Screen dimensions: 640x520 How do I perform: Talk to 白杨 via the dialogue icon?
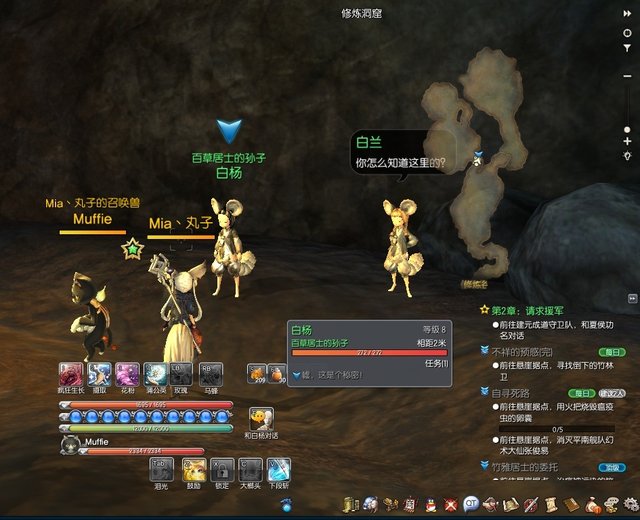(261, 419)
